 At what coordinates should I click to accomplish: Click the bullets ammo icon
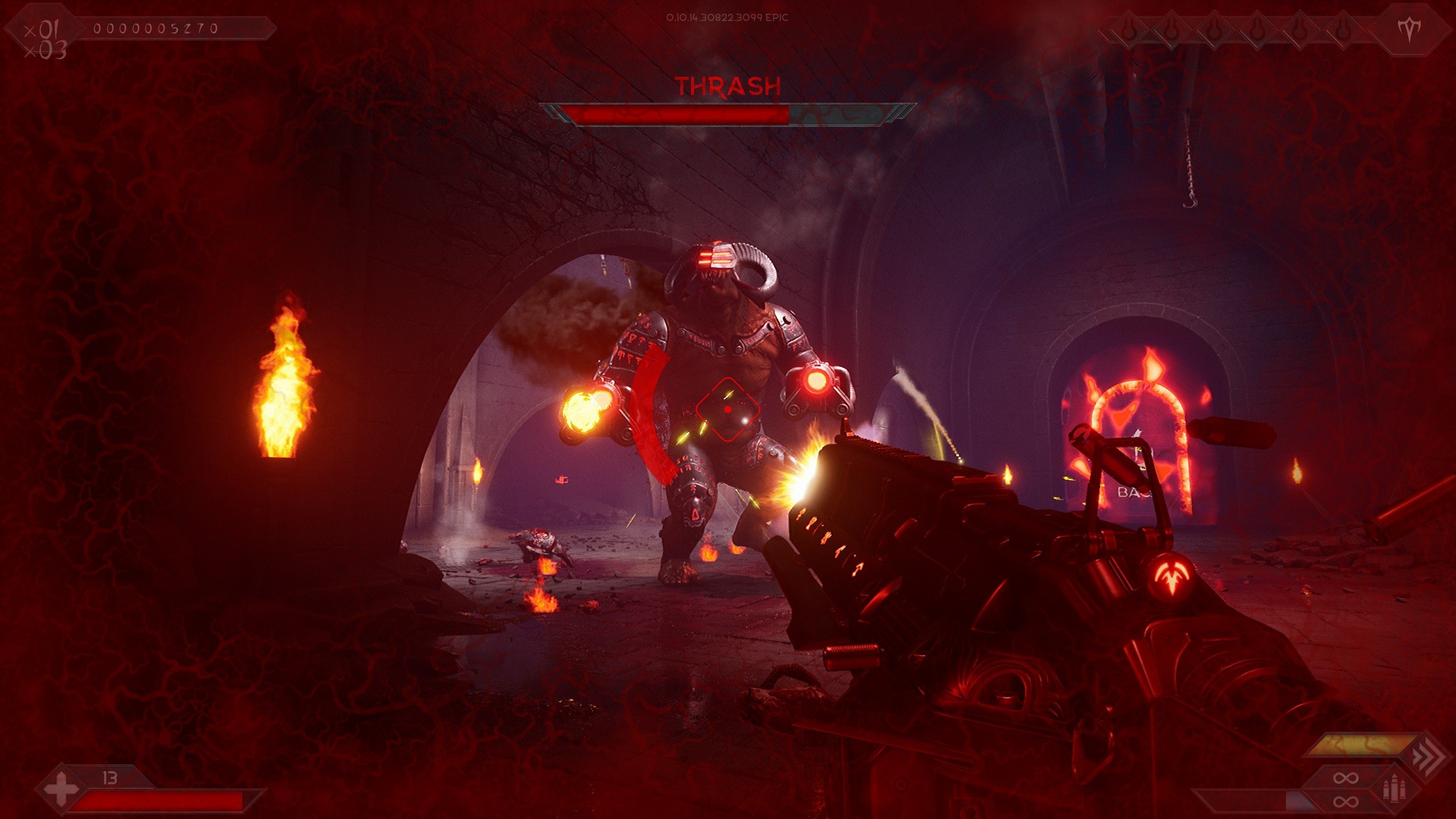tap(1394, 789)
